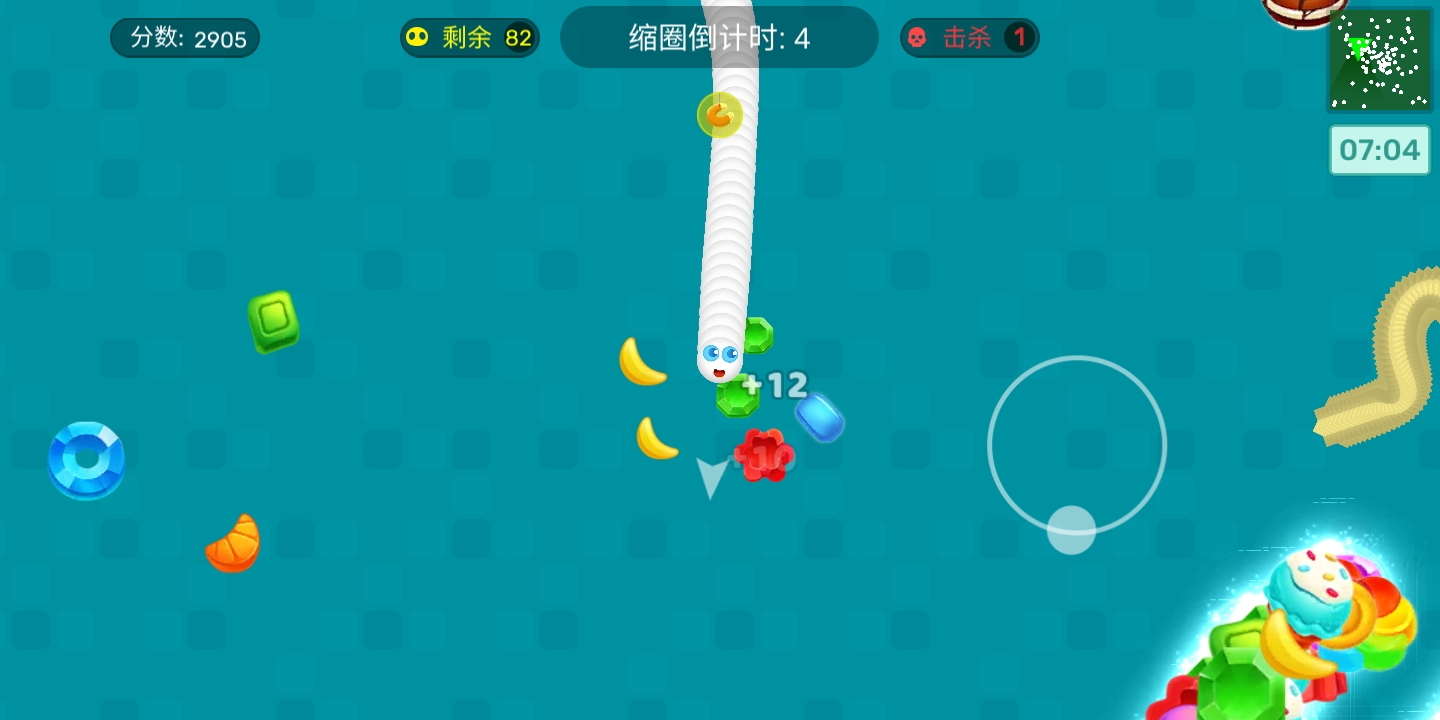Screen dimensions: 1440x720
Task: Grab the lower banana below the snake
Action: coord(657,436)
